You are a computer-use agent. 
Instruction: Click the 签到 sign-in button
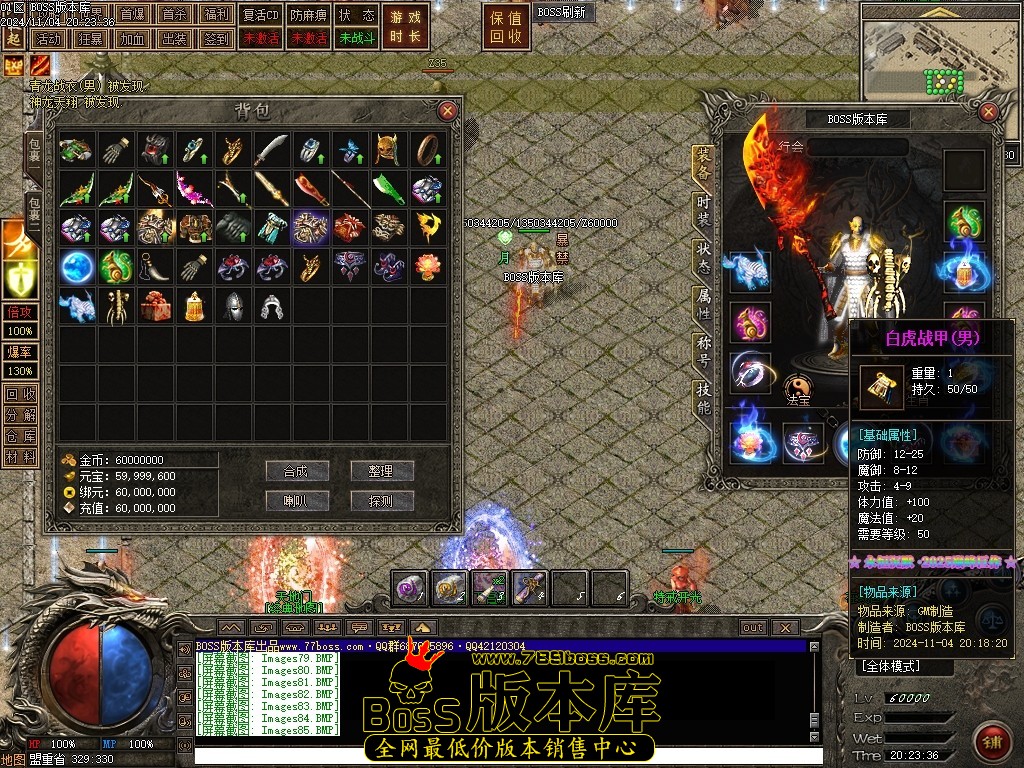pos(215,39)
